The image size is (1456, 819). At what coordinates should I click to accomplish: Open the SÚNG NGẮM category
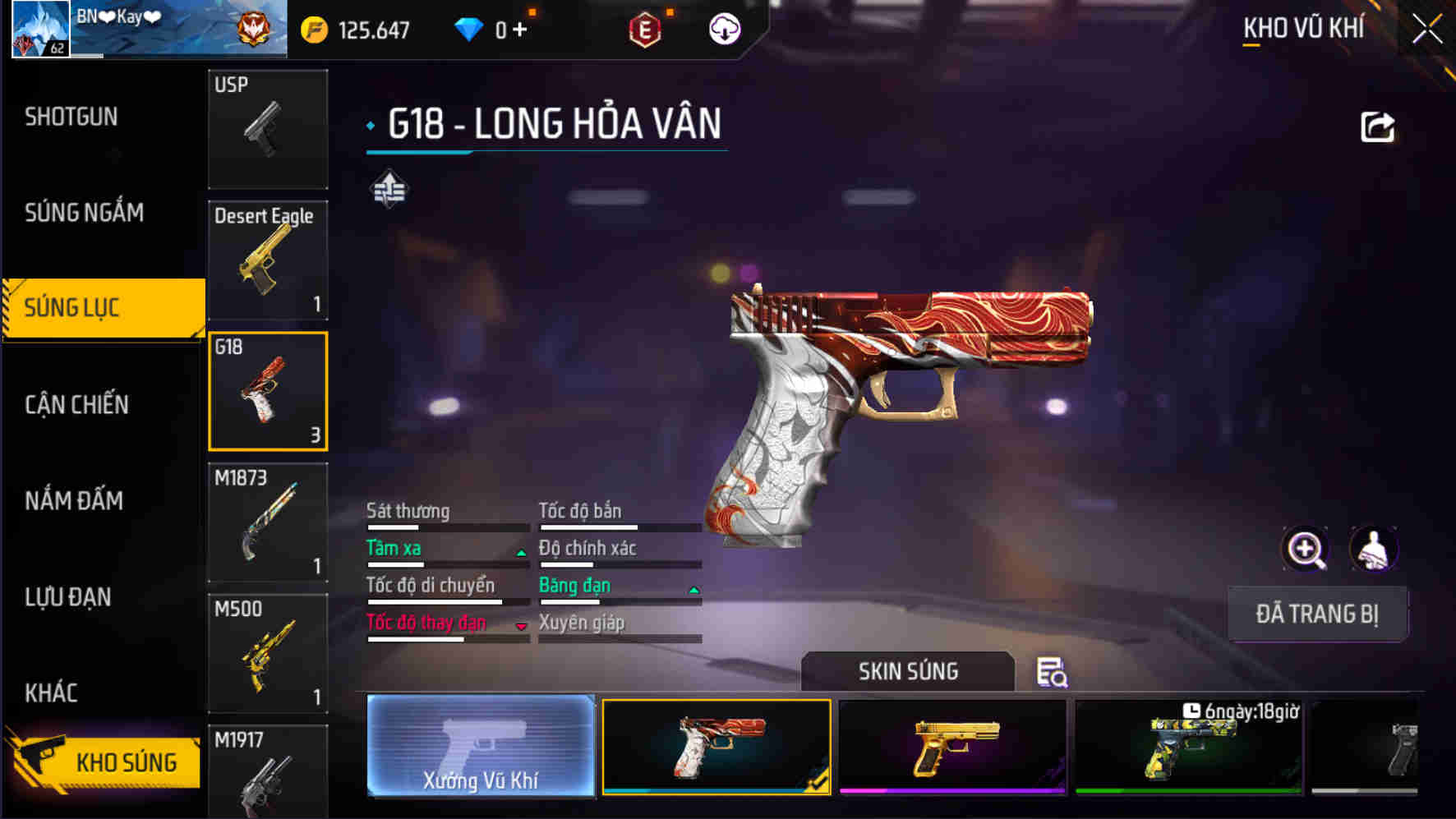click(84, 213)
